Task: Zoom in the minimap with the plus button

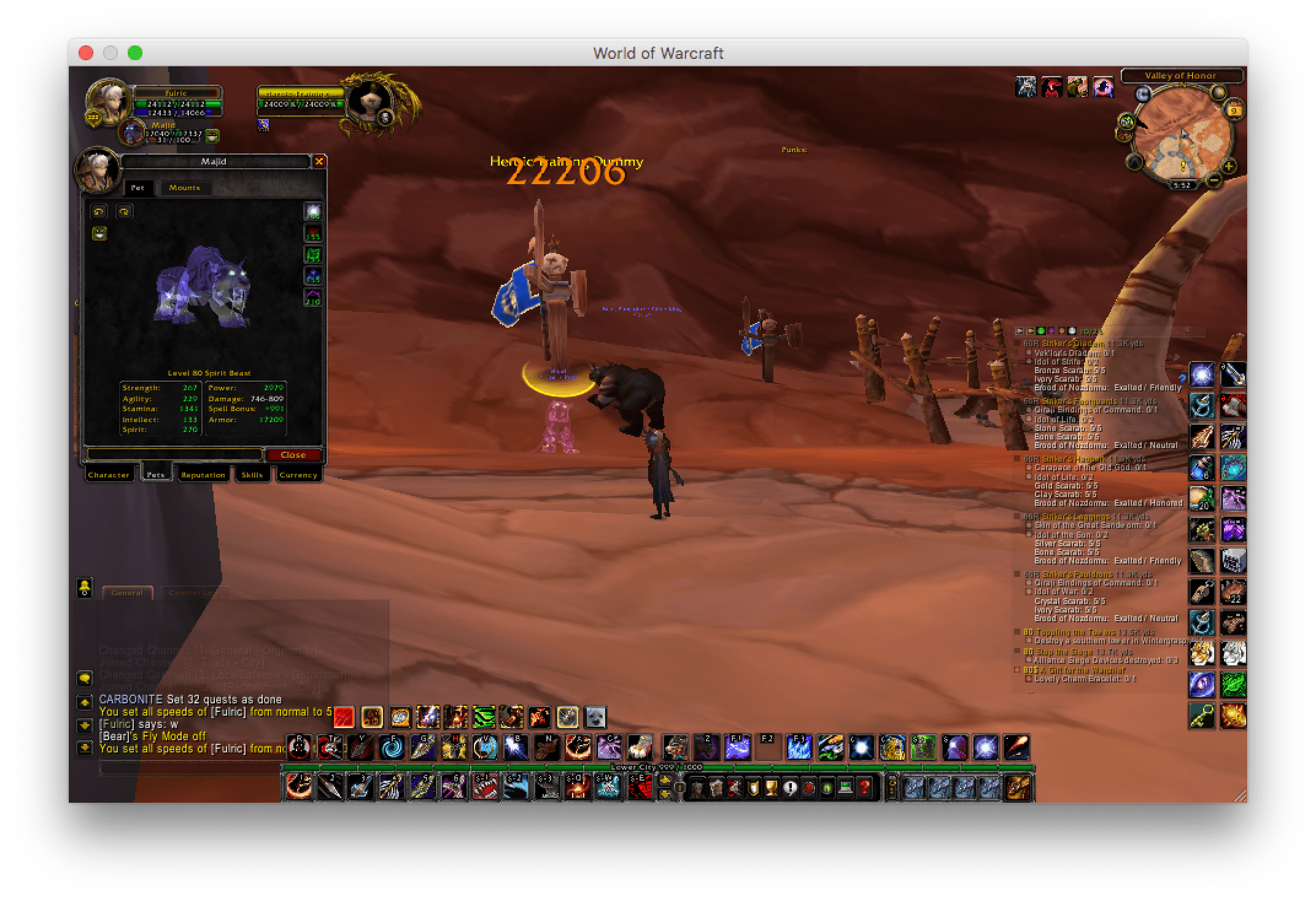Action: [x=1228, y=168]
